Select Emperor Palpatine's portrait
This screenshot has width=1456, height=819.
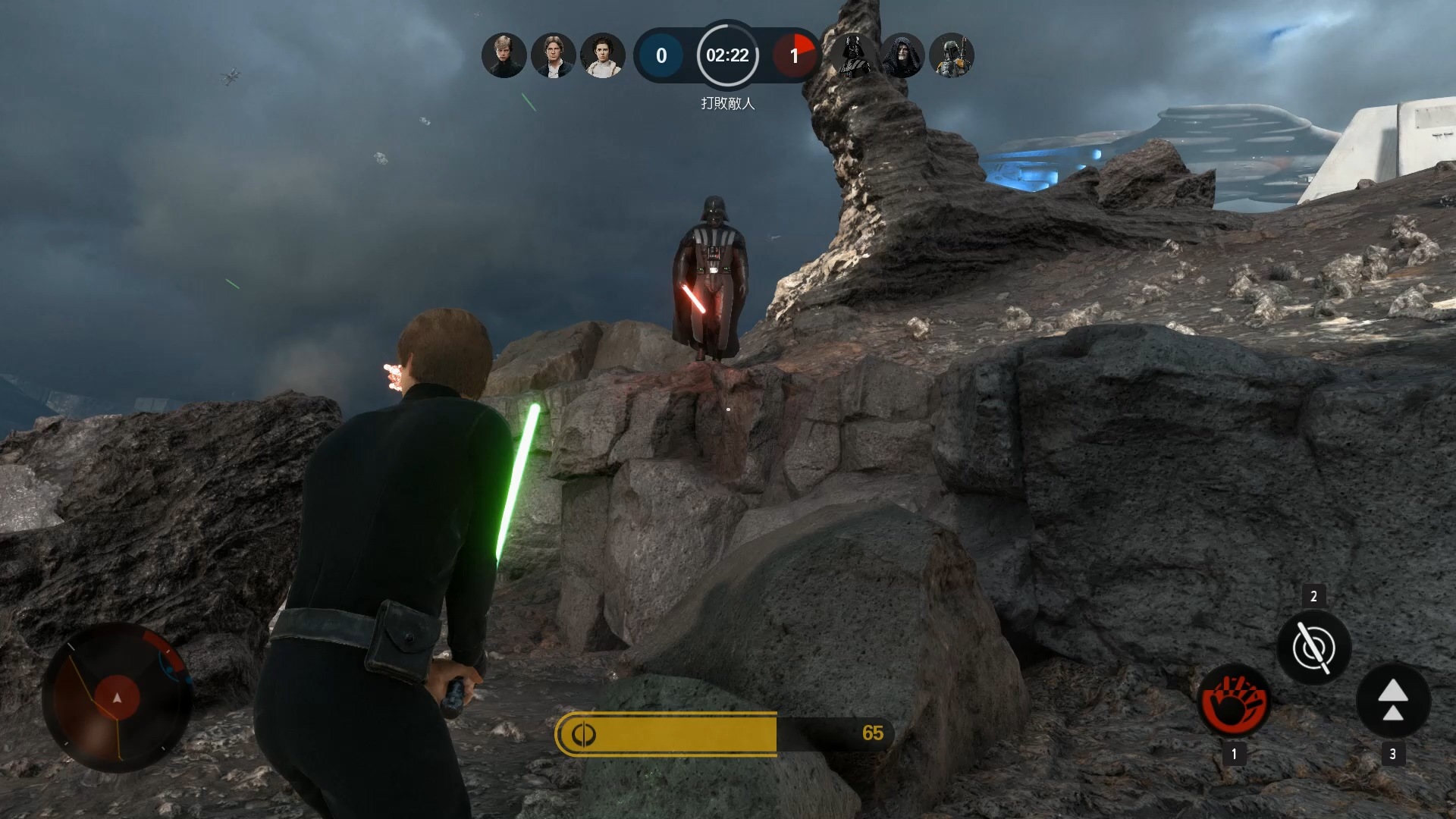(x=902, y=55)
